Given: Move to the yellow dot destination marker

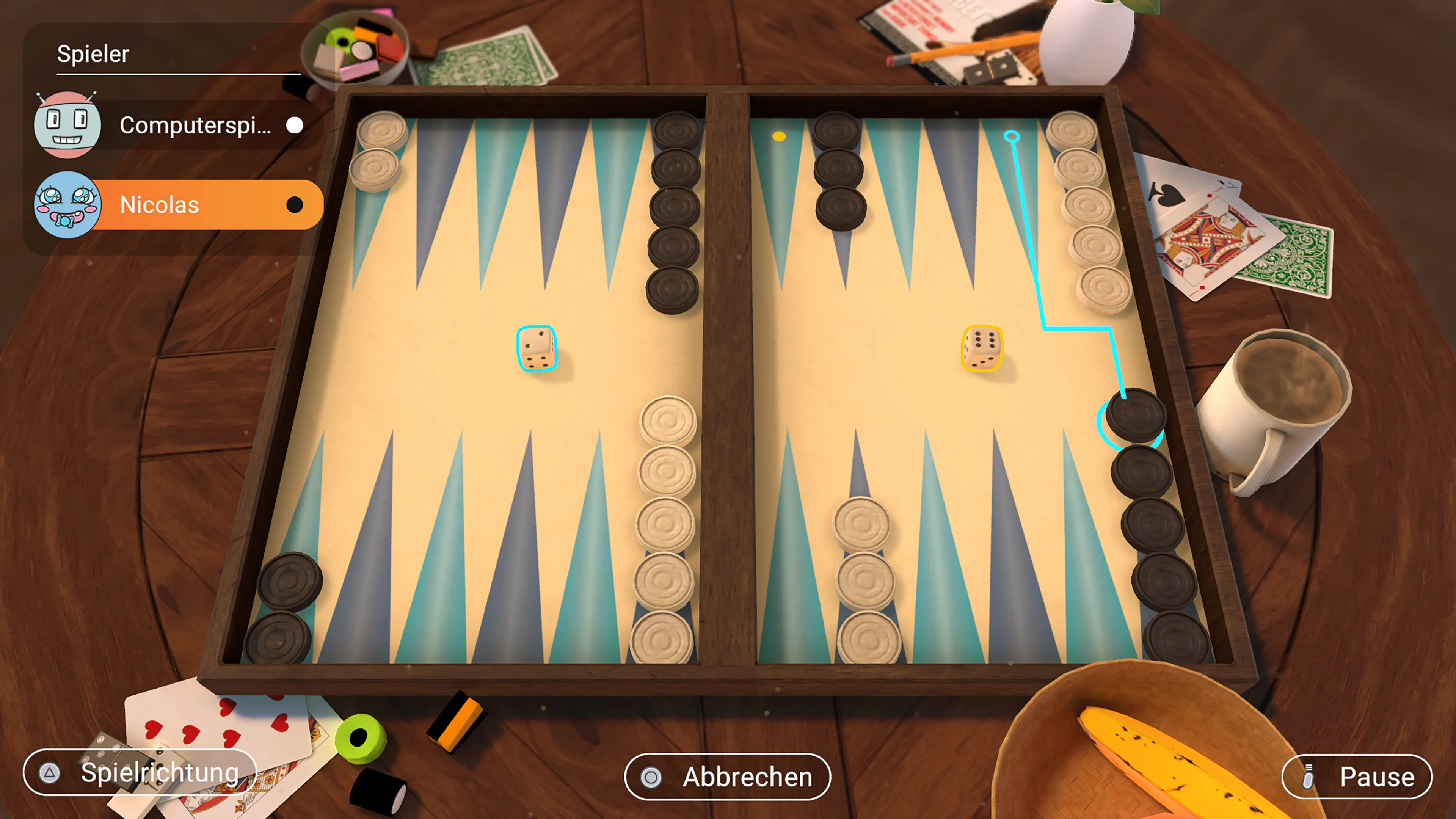Looking at the screenshot, I should (x=779, y=136).
